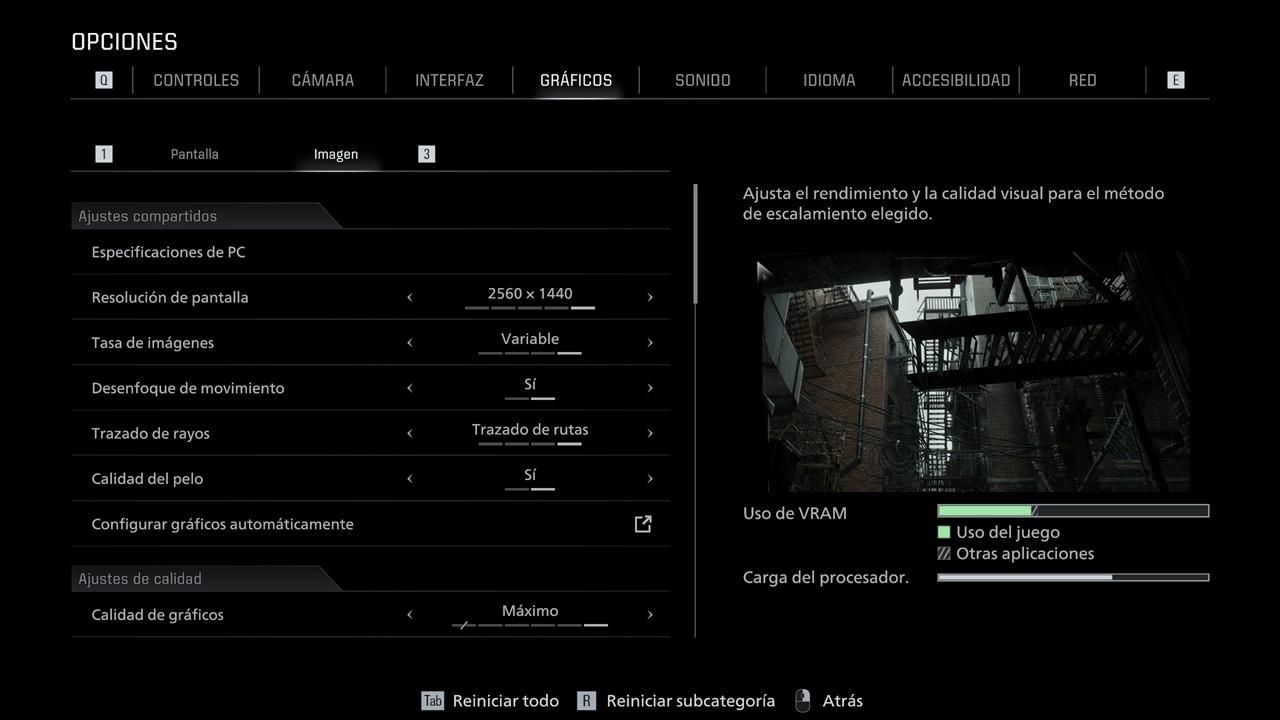
Task: Click the external window icon for Configurar gráficos automáticamente
Action: click(x=643, y=523)
